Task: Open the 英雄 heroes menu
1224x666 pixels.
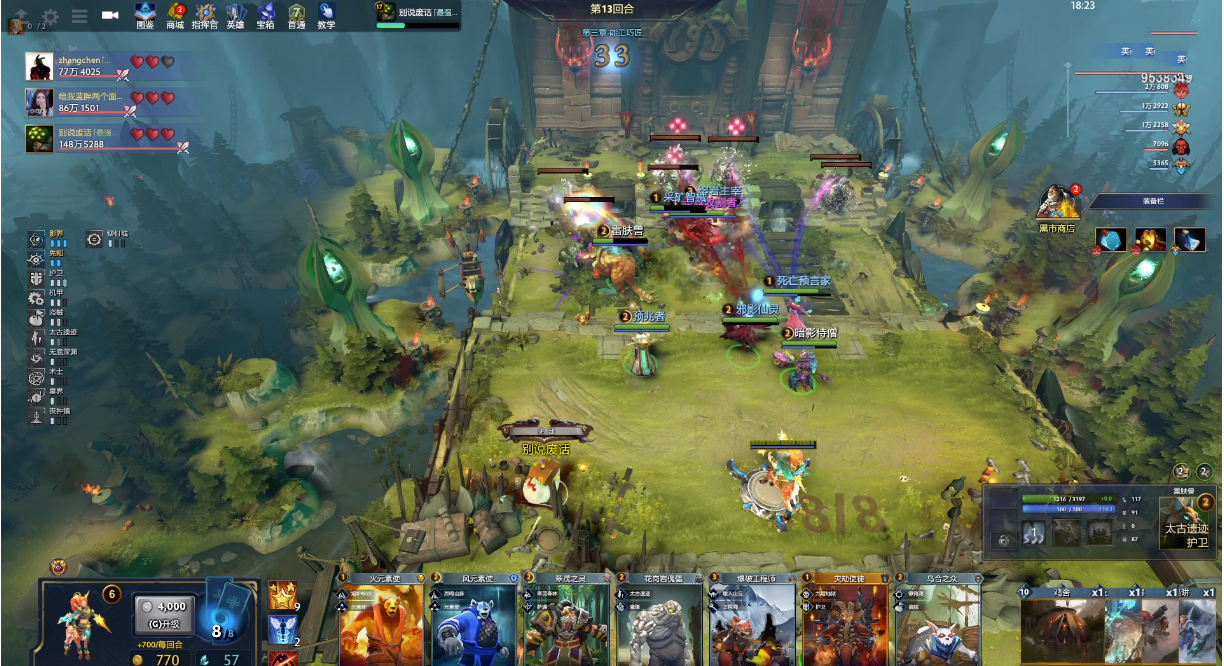Action: pos(236,15)
